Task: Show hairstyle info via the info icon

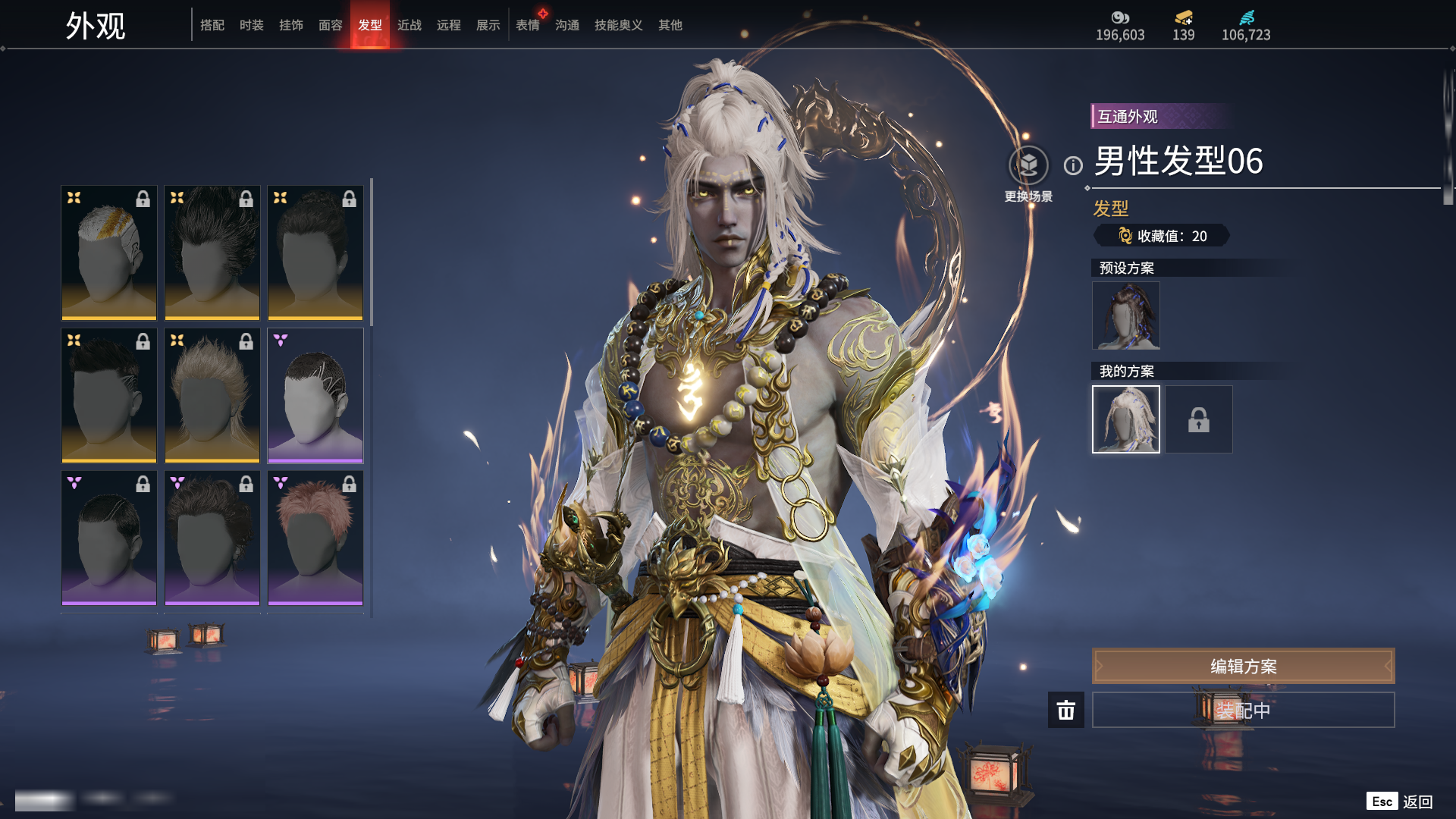Action: tap(1073, 165)
